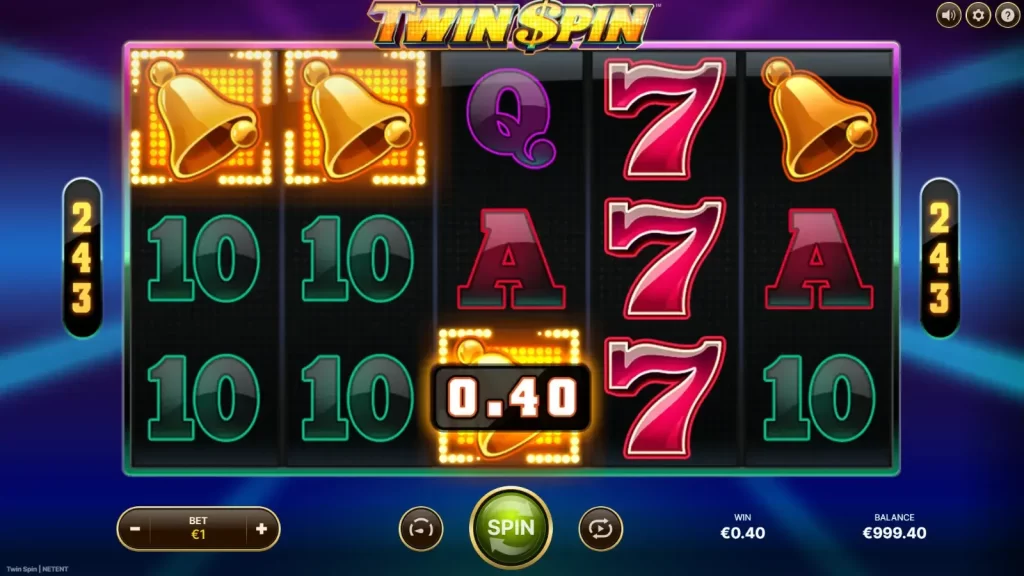The image size is (1024, 576).
Task: Activate the quick spin speedometer button
Action: click(x=421, y=528)
